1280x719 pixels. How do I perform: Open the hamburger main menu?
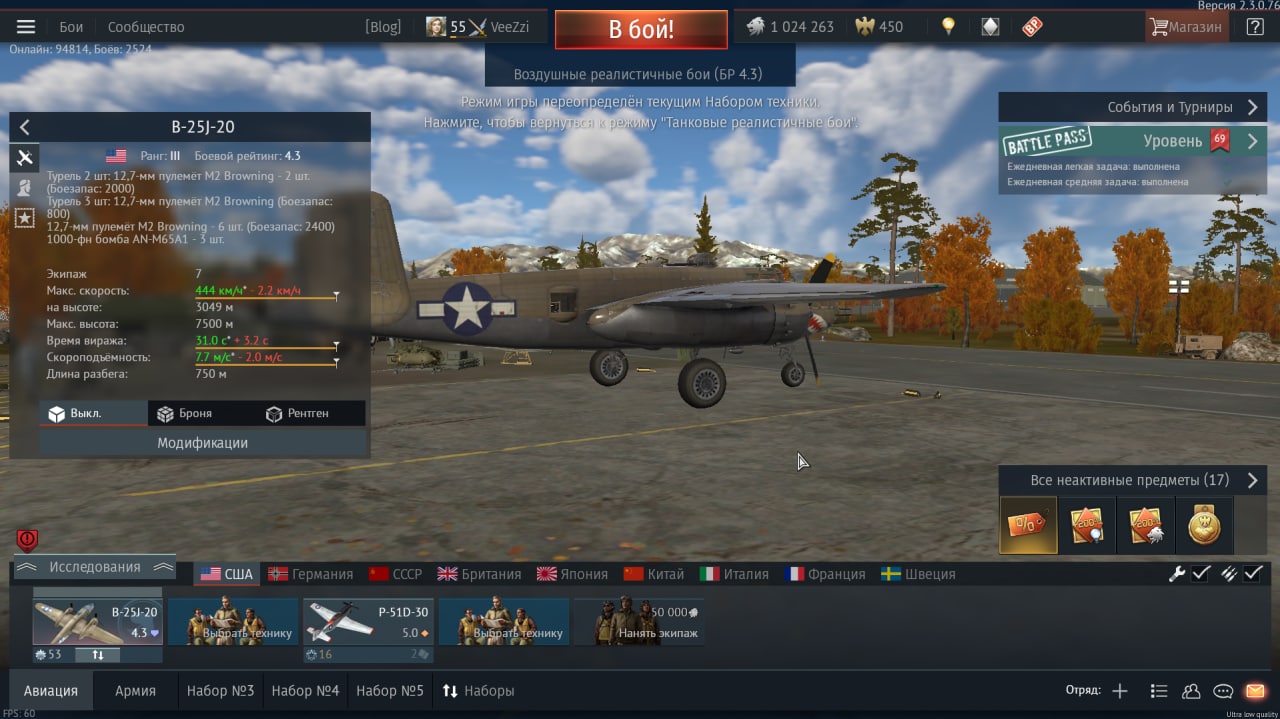pos(26,27)
